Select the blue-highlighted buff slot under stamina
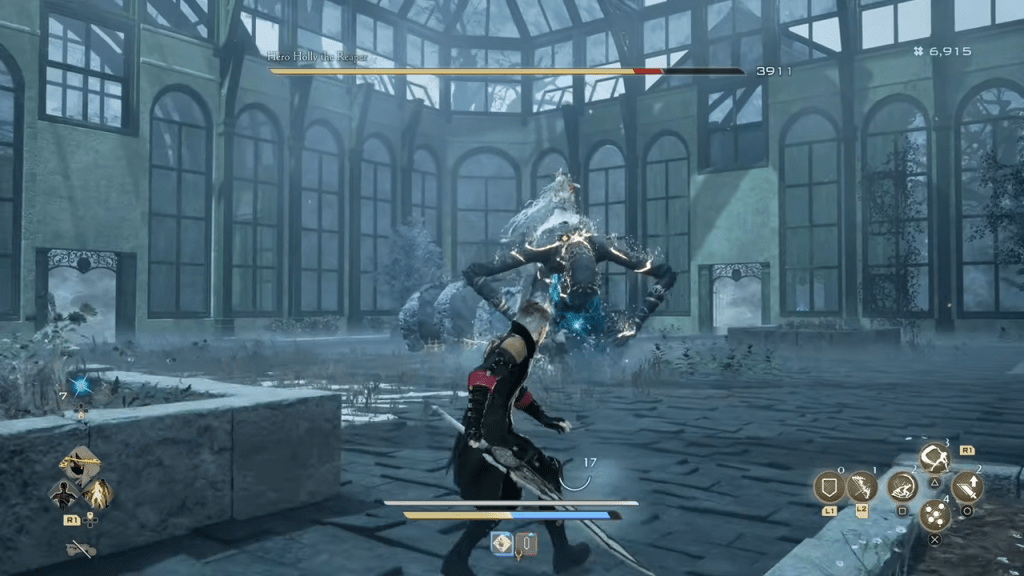 (503, 544)
